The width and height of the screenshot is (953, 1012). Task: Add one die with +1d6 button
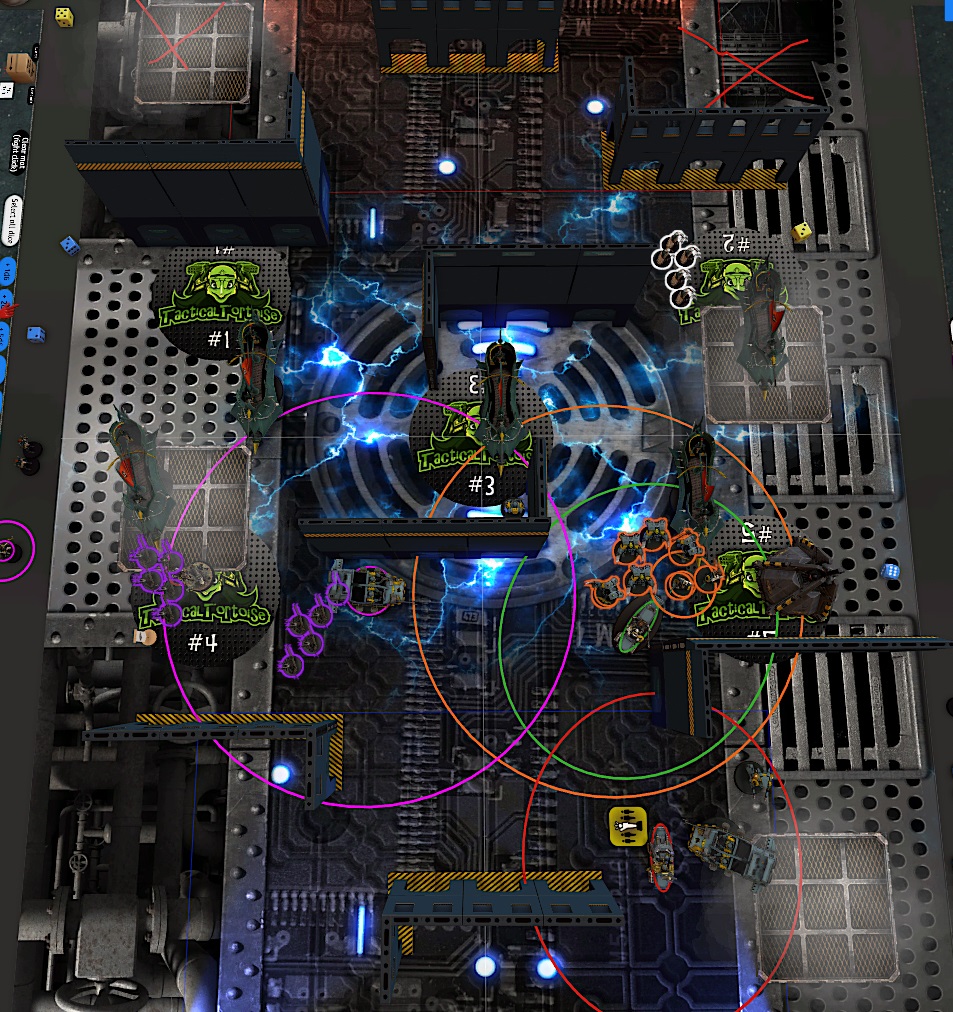click(8, 271)
